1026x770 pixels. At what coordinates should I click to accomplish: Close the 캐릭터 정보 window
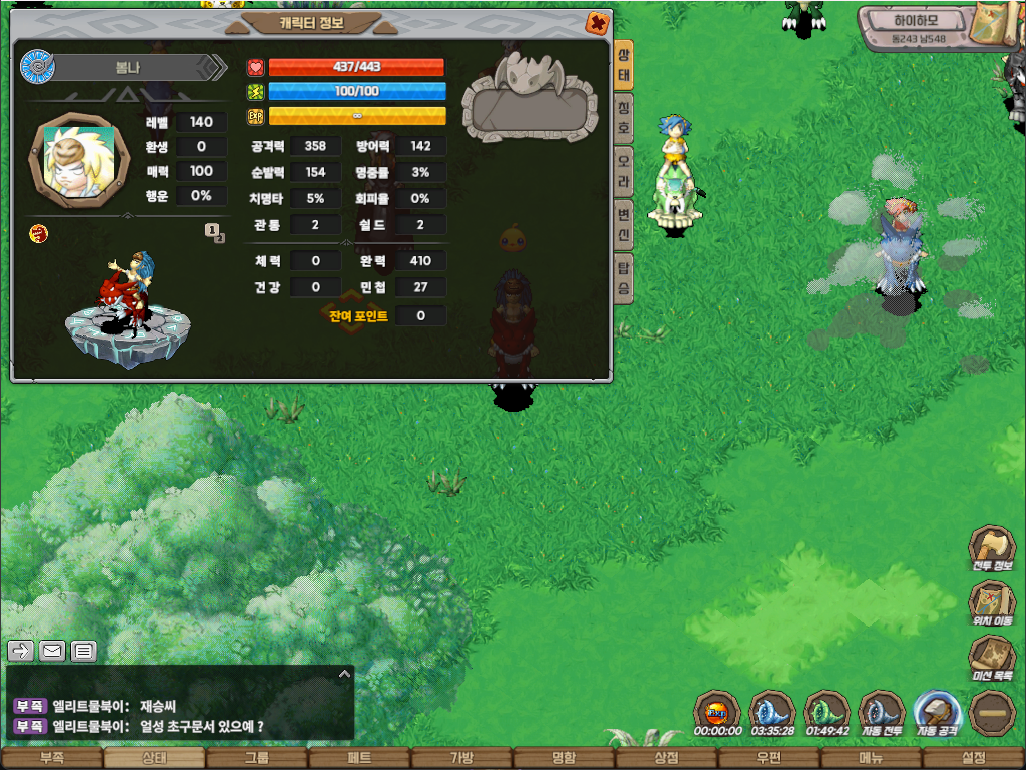coord(597,23)
